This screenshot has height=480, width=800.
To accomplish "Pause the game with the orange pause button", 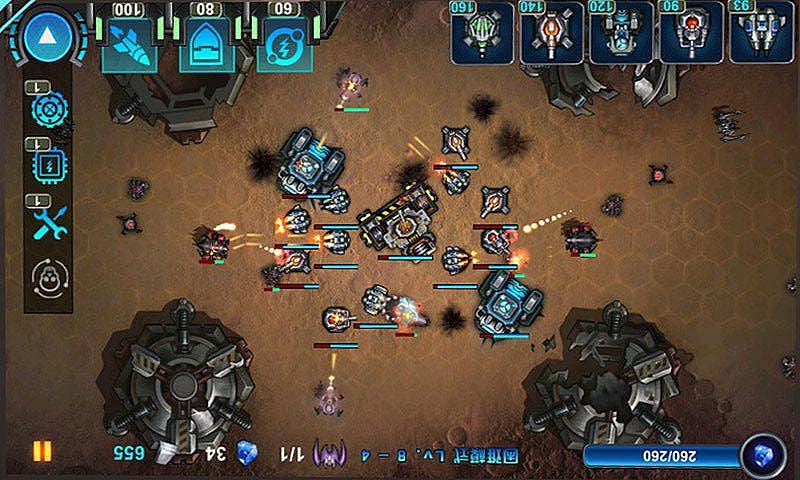I will click(x=41, y=451).
